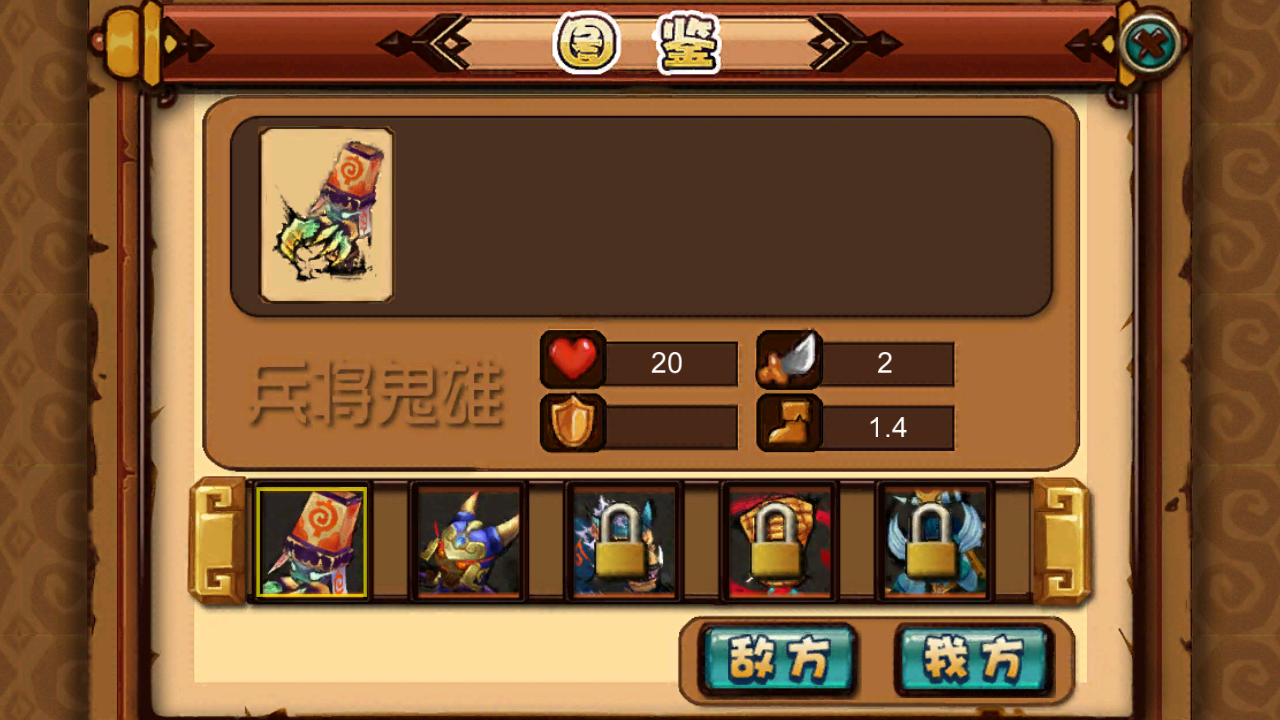1280x720 pixels.
Task: Click the left golden scroll ornament of the carousel
Action: point(218,540)
